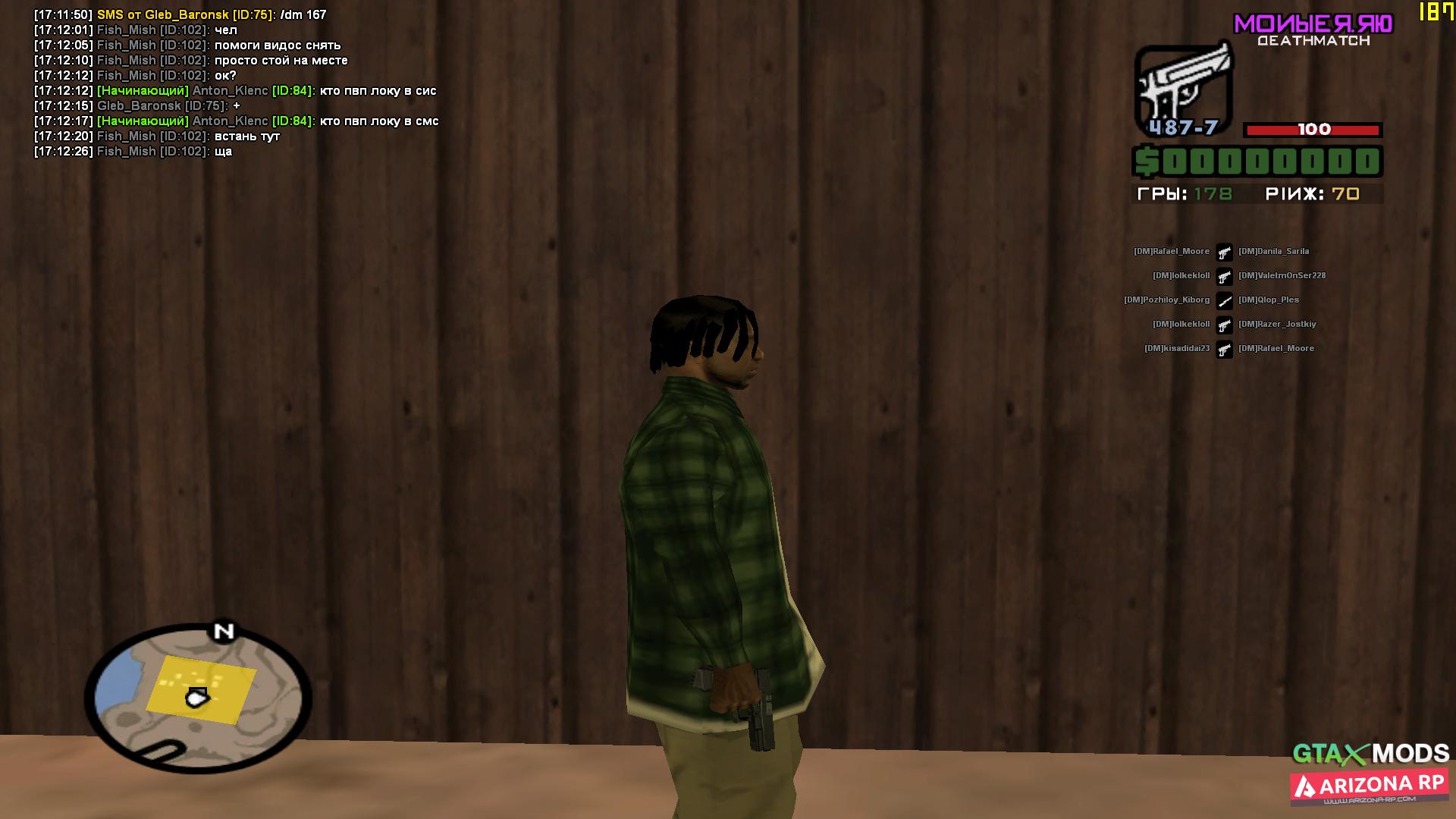Select Danila_Sarila in the kill feed
1456x819 pixels.
point(1273,252)
